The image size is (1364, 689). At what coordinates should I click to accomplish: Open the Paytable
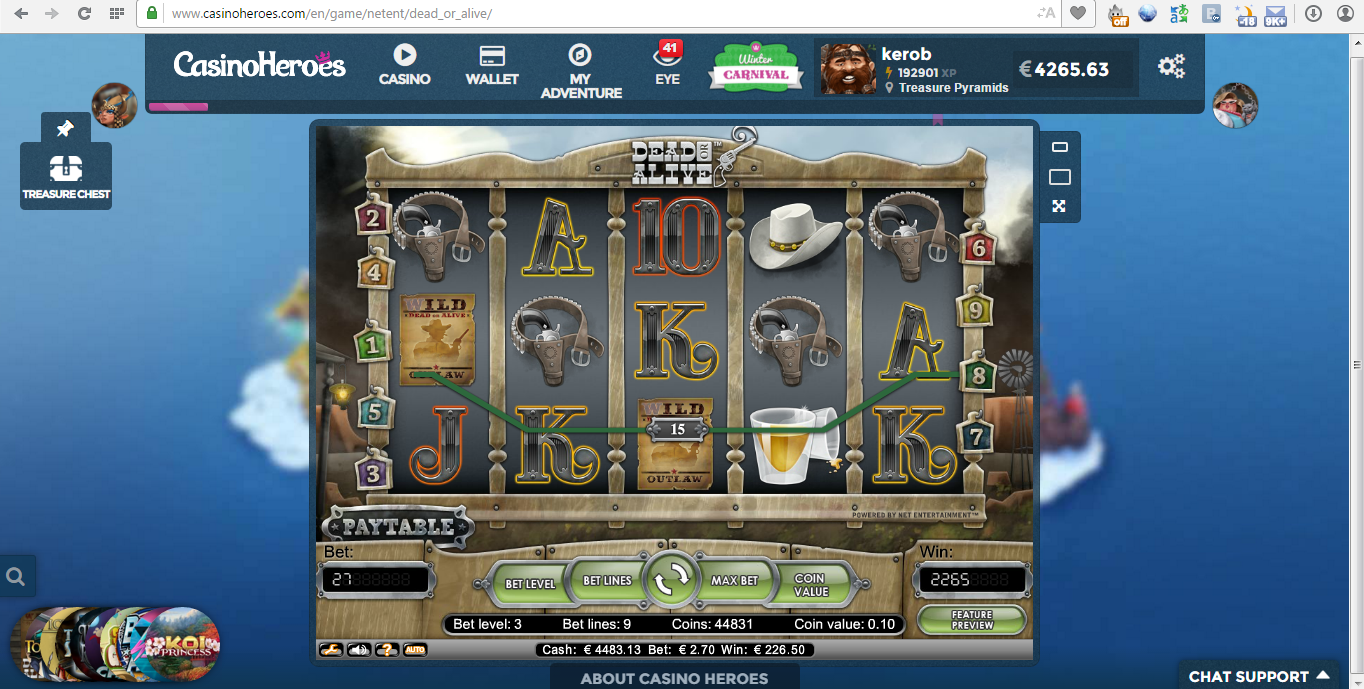coord(398,527)
